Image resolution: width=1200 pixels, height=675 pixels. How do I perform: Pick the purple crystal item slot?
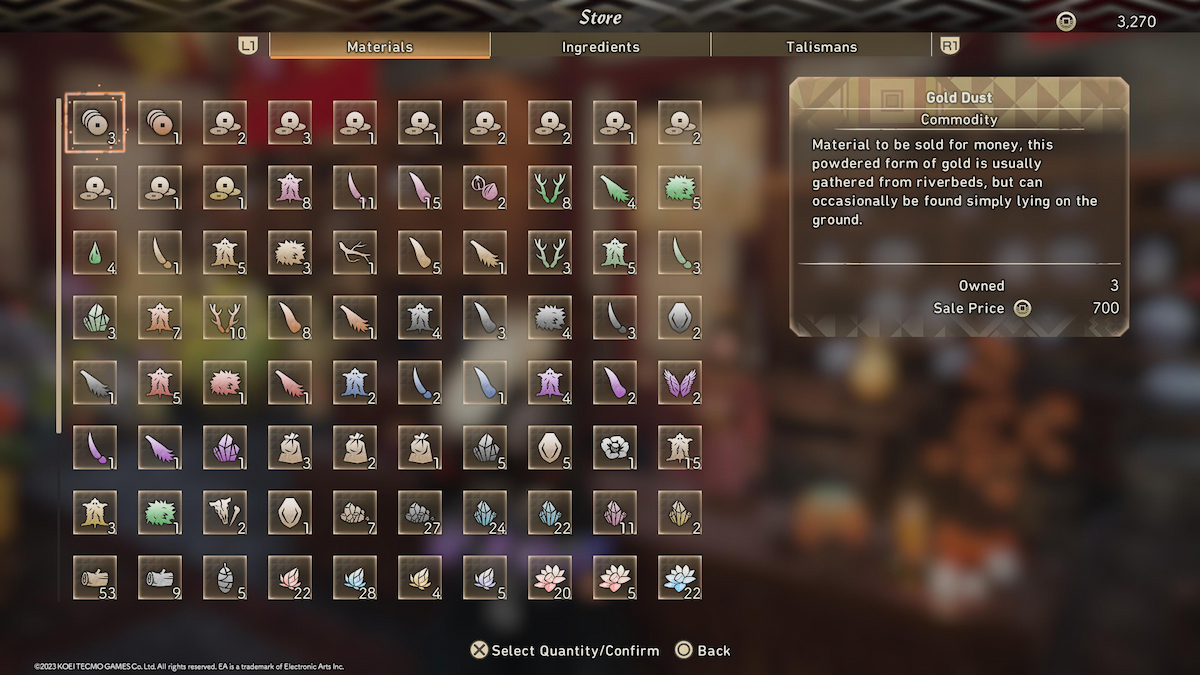(225, 447)
